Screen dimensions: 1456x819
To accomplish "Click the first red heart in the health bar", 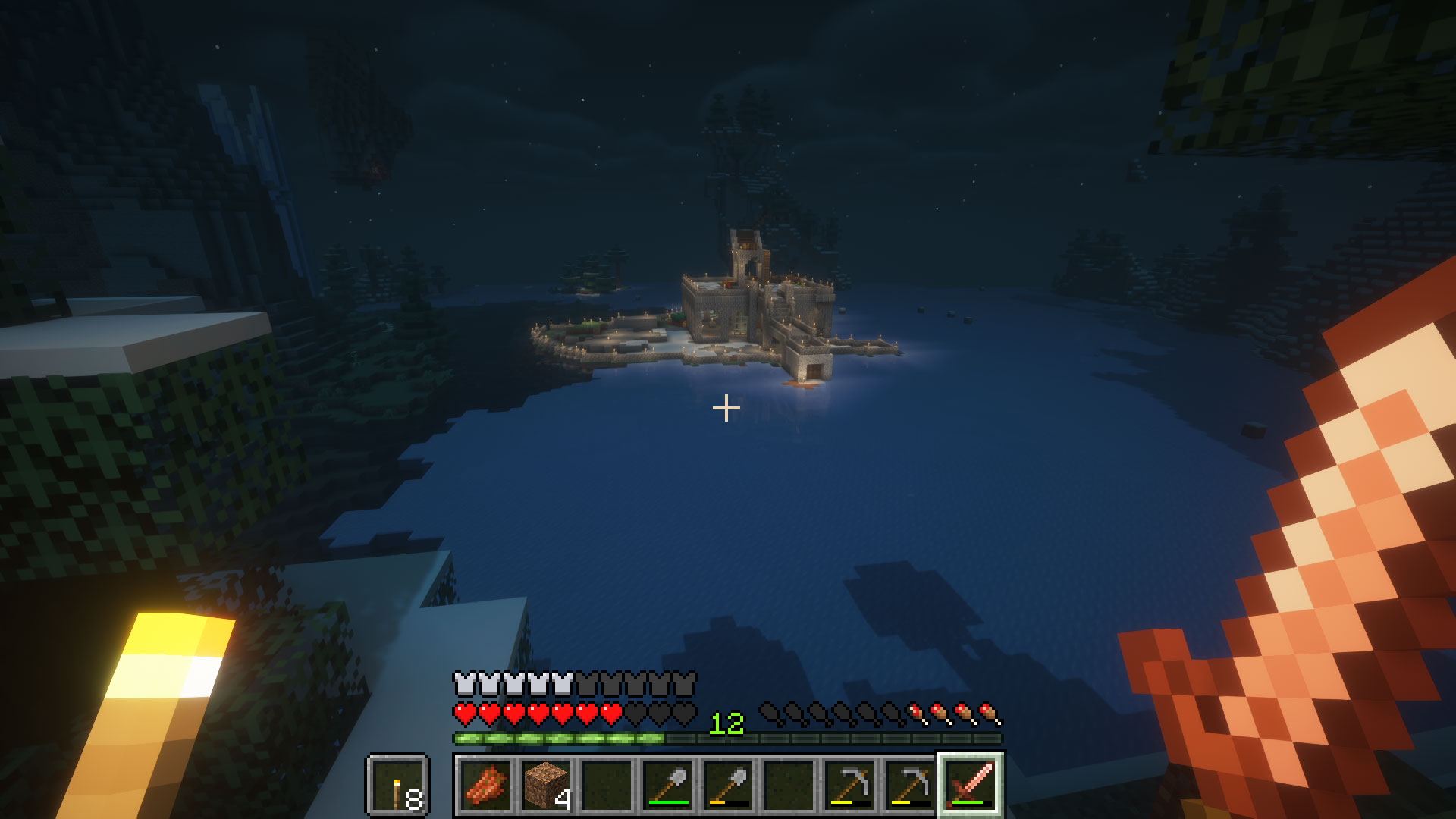I will (463, 715).
